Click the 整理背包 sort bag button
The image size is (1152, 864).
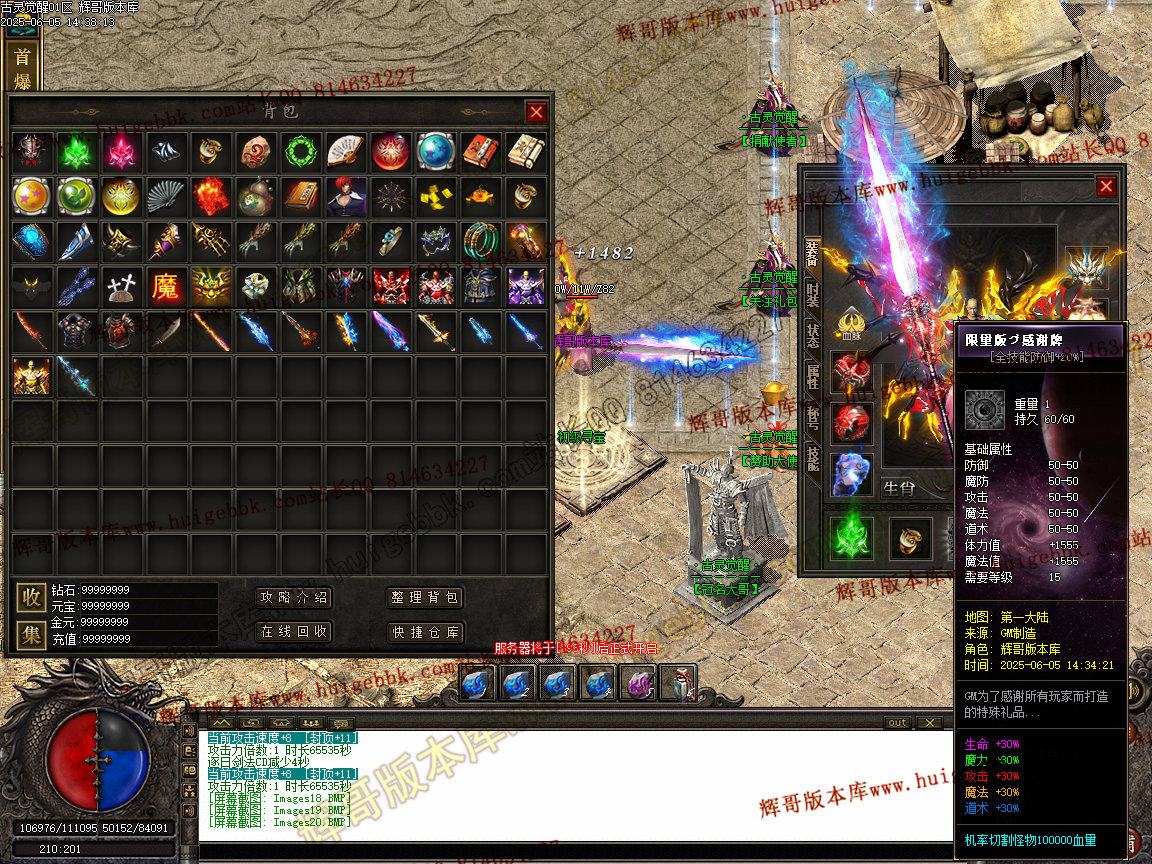(x=425, y=598)
